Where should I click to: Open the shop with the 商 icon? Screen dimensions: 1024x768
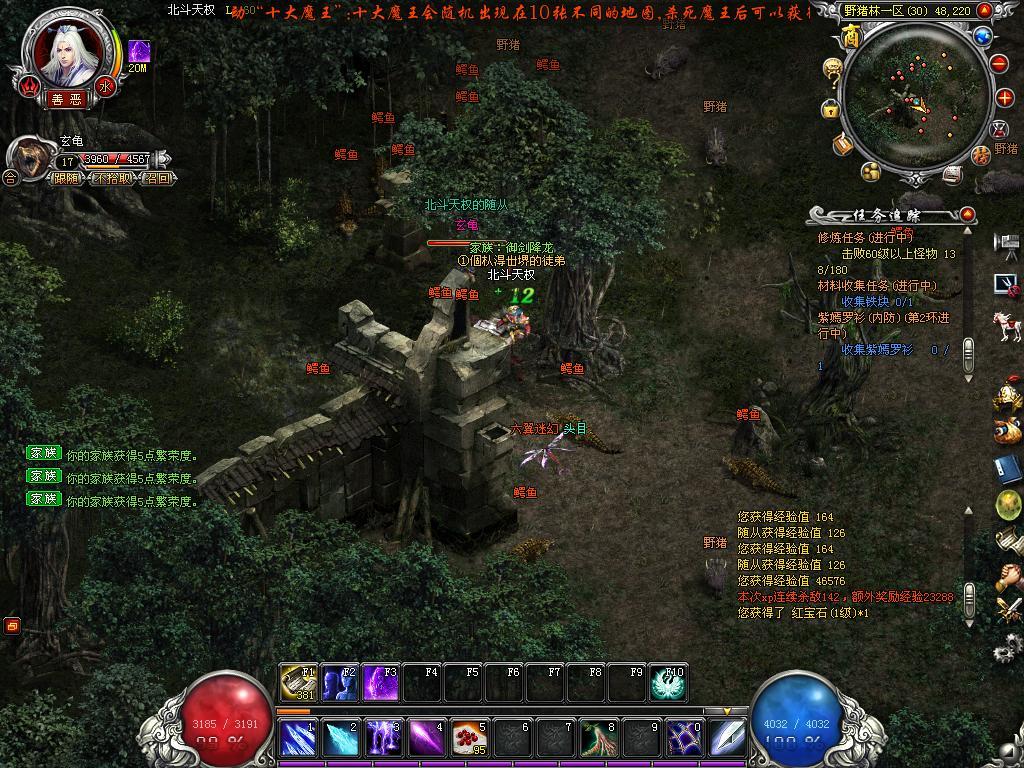pyautogui.click(x=851, y=38)
